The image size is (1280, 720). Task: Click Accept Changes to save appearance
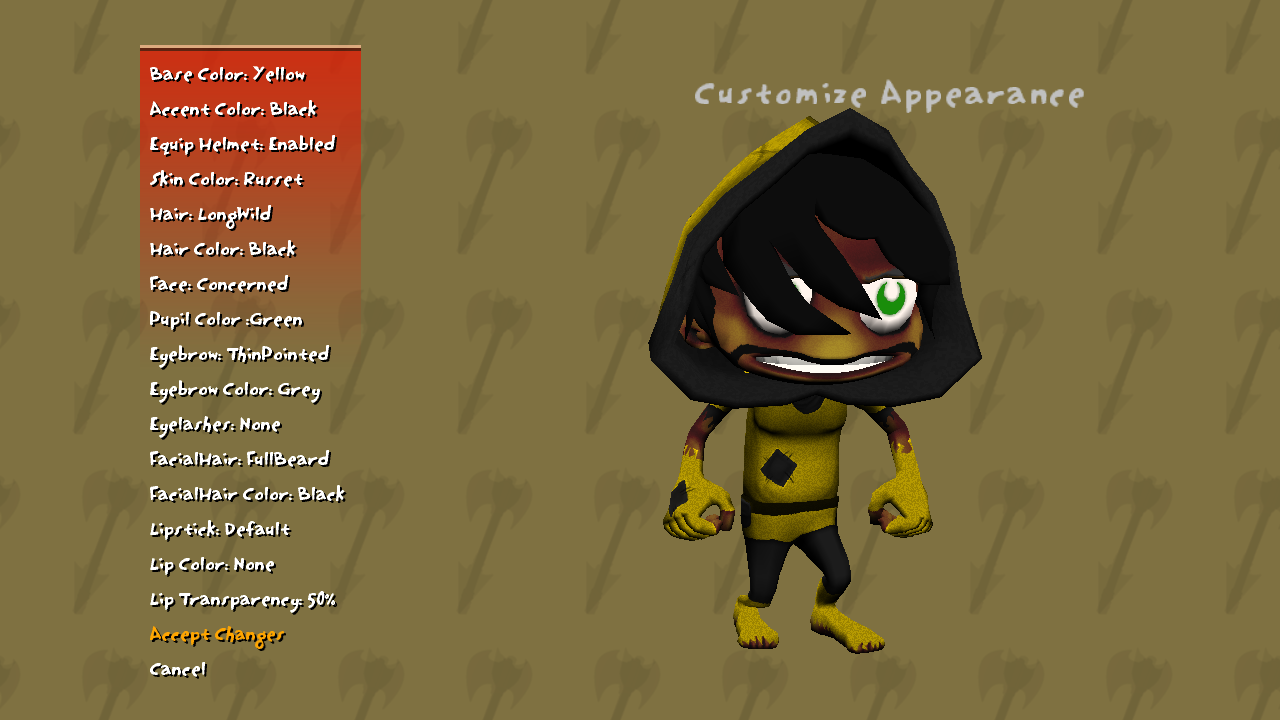click(x=216, y=635)
